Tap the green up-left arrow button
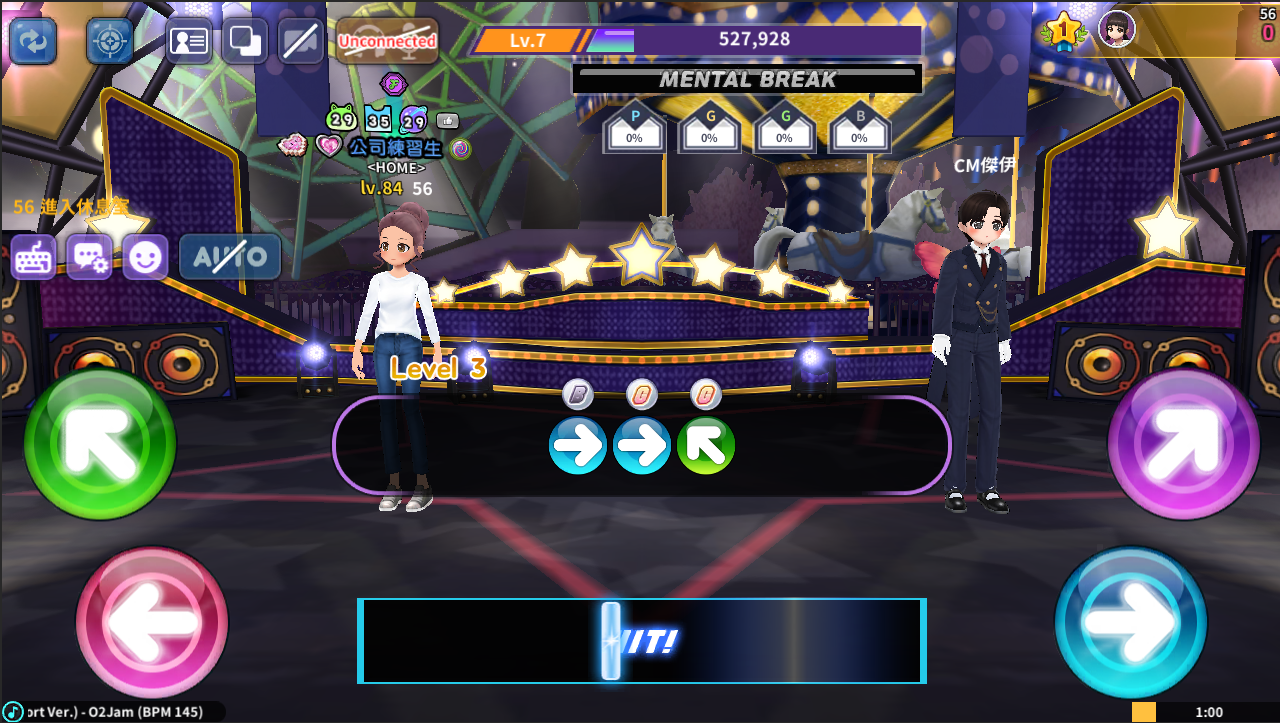The width and height of the screenshot is (1280, 723). point(100,443)
